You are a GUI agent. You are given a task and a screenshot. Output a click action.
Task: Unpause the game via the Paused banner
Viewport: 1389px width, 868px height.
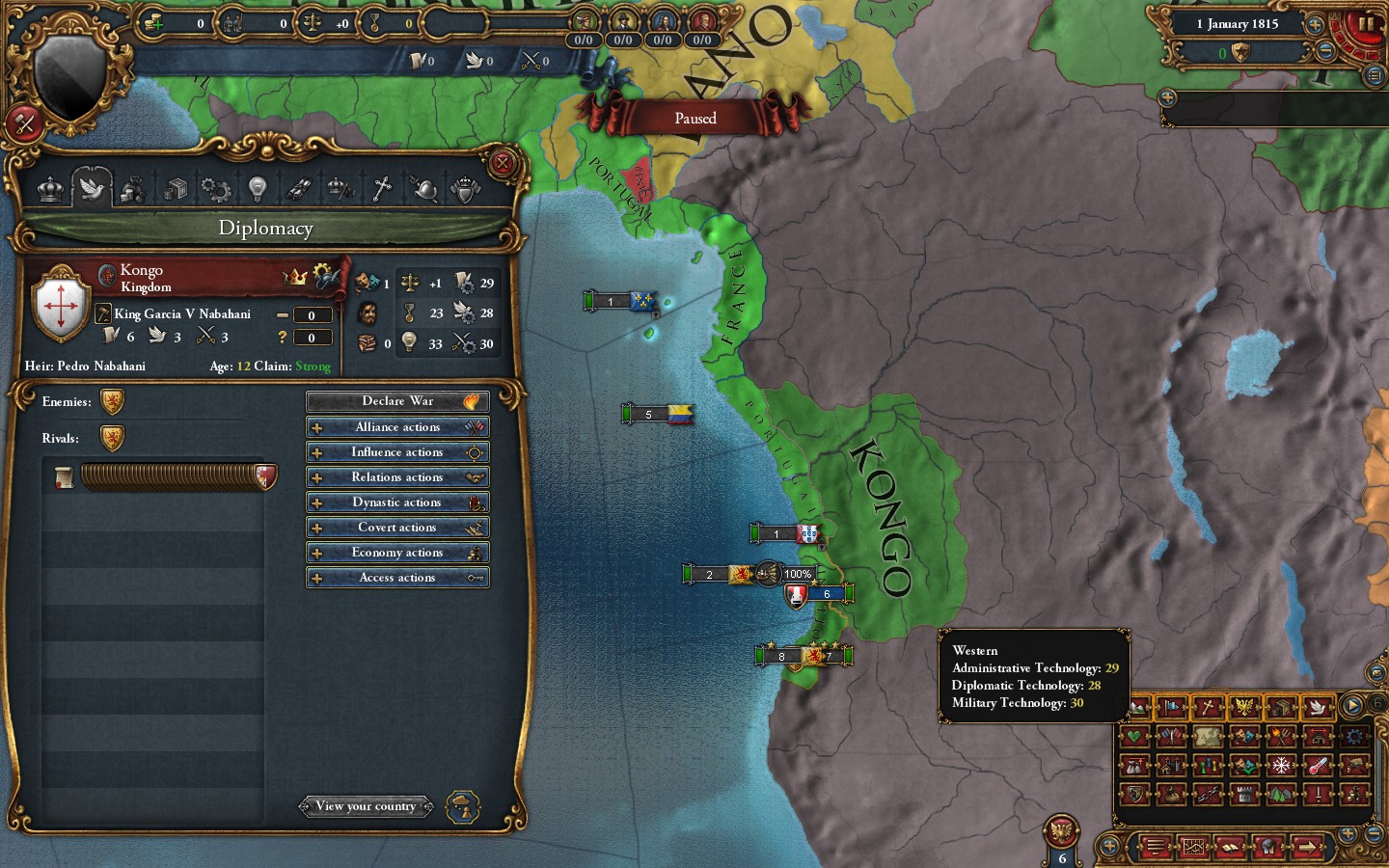696,117
